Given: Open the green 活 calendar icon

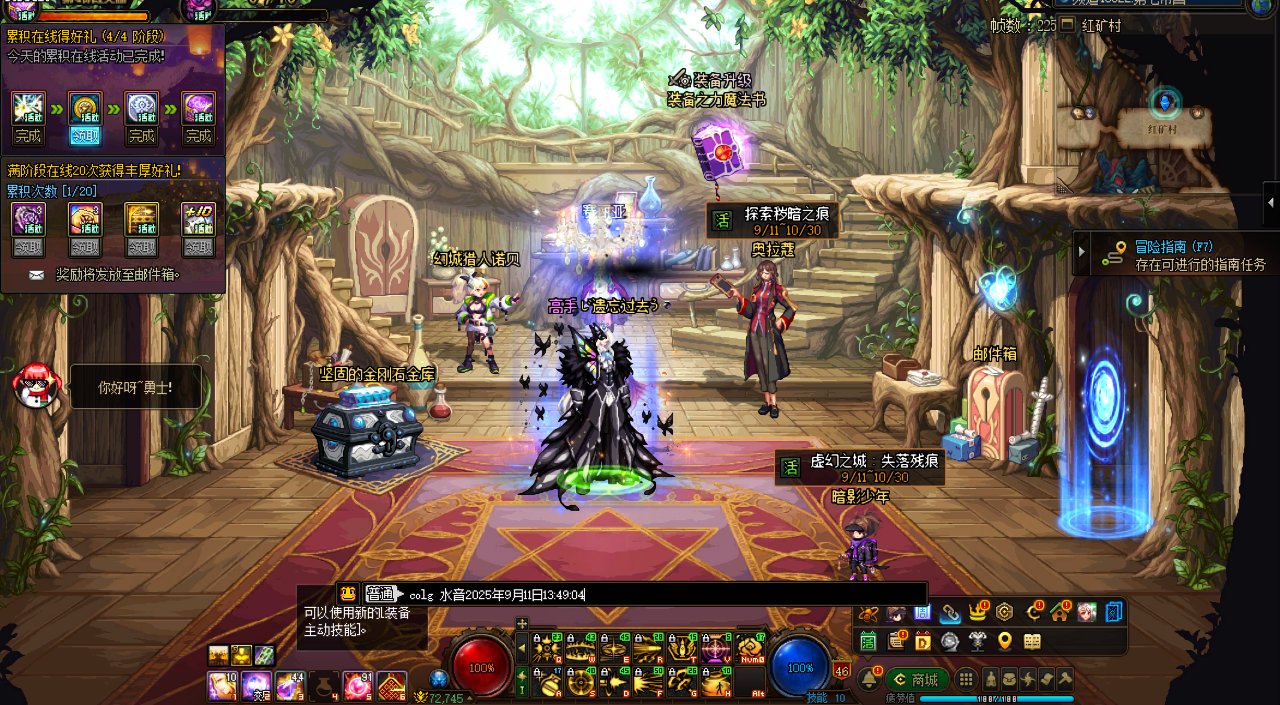Looking at the screenshot, I should pos(868,641).
